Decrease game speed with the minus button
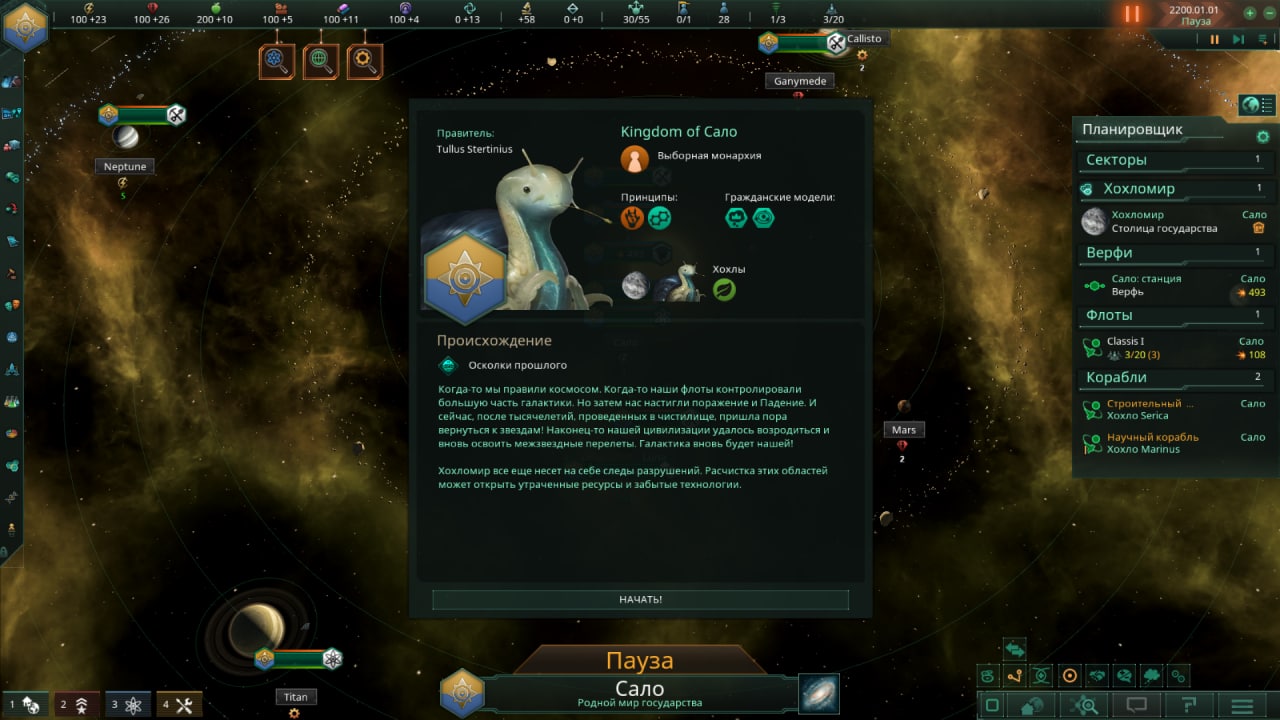This screenshot has height=720, width=1280. click(x=1268, y=14)
